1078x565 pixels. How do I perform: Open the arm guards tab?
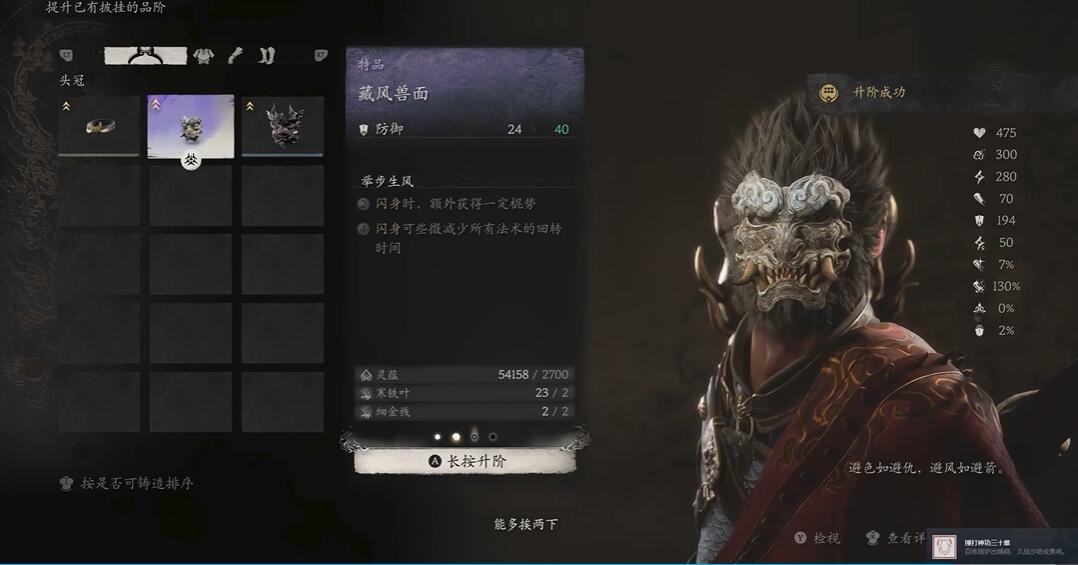point(236,56)
